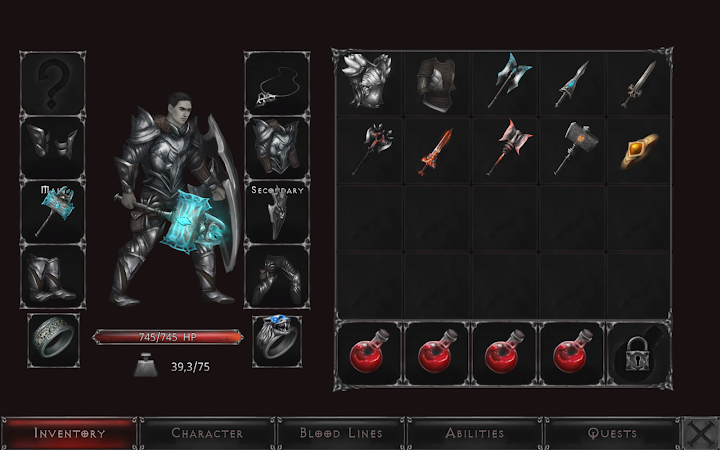Screen dimensions: 720x450
Task: Select the gold ring with orange gem
Action: [x=640, y=150]
